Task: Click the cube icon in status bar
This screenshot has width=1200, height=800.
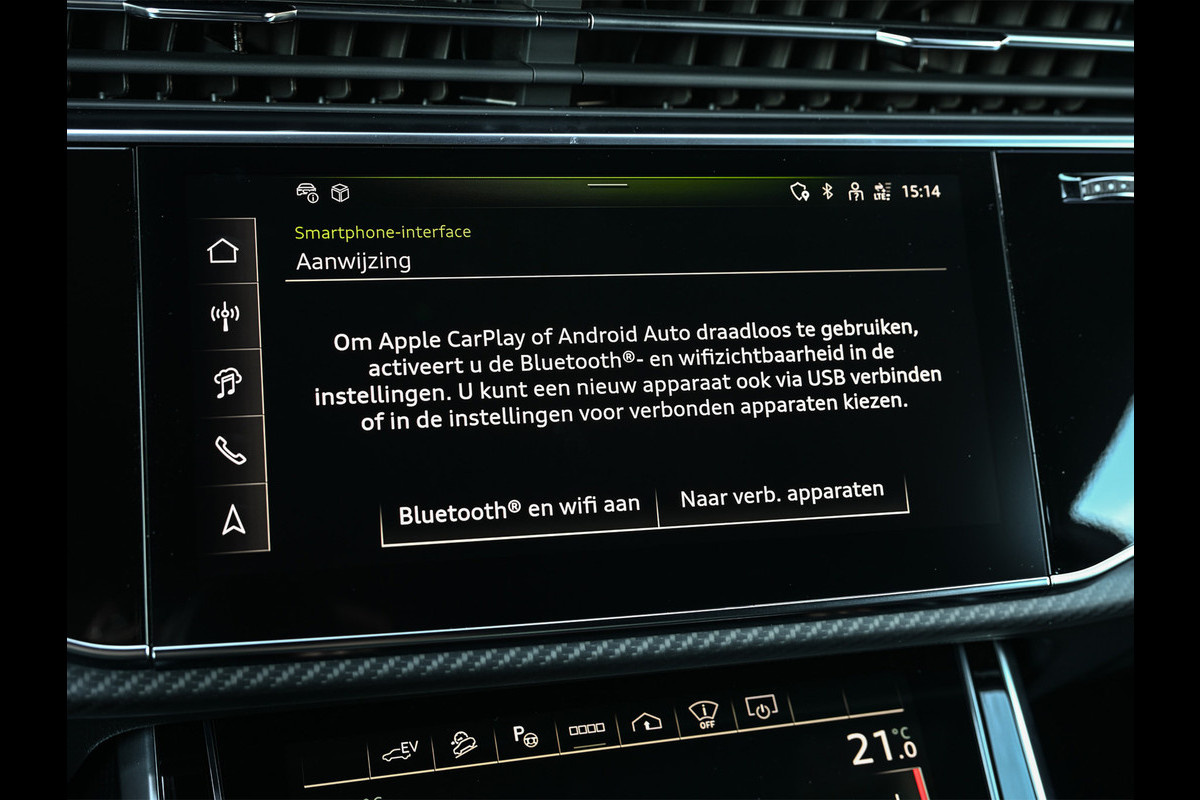Action: pos(340,193)
